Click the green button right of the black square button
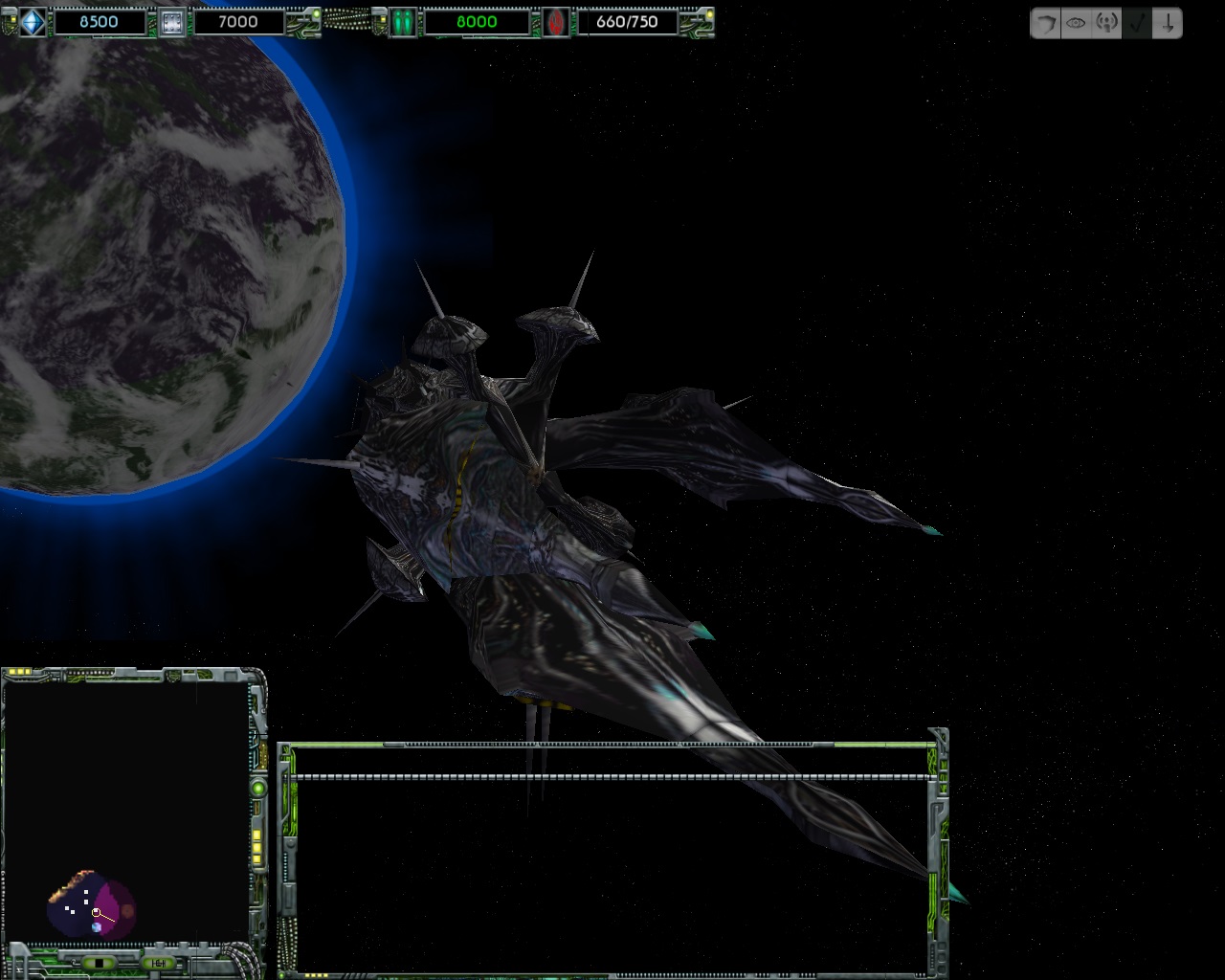Image resolution: width=1225 pixels, height=980 pixels. tap(156, 962)
